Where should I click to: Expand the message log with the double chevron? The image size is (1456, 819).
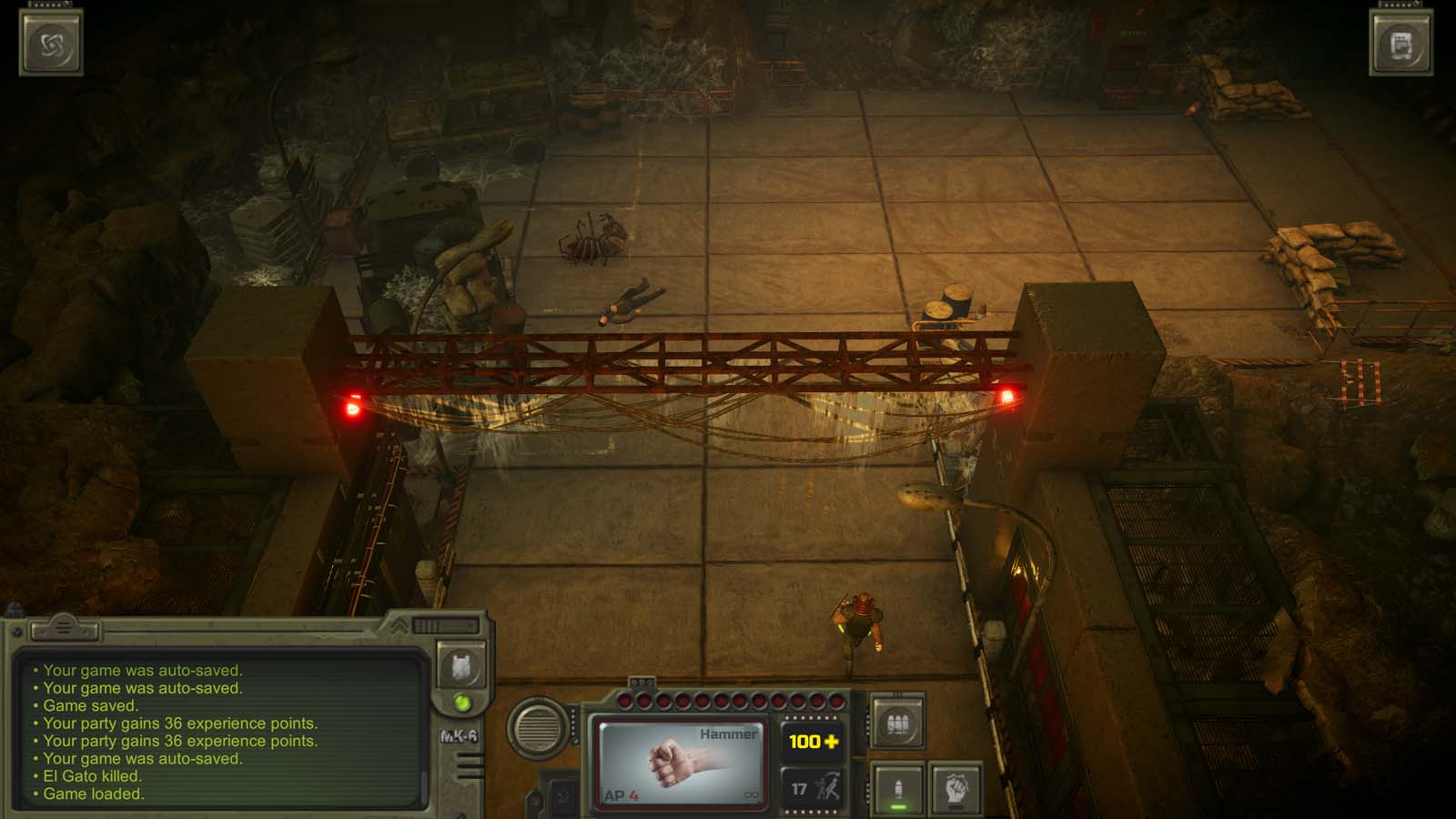coord(398,628)
